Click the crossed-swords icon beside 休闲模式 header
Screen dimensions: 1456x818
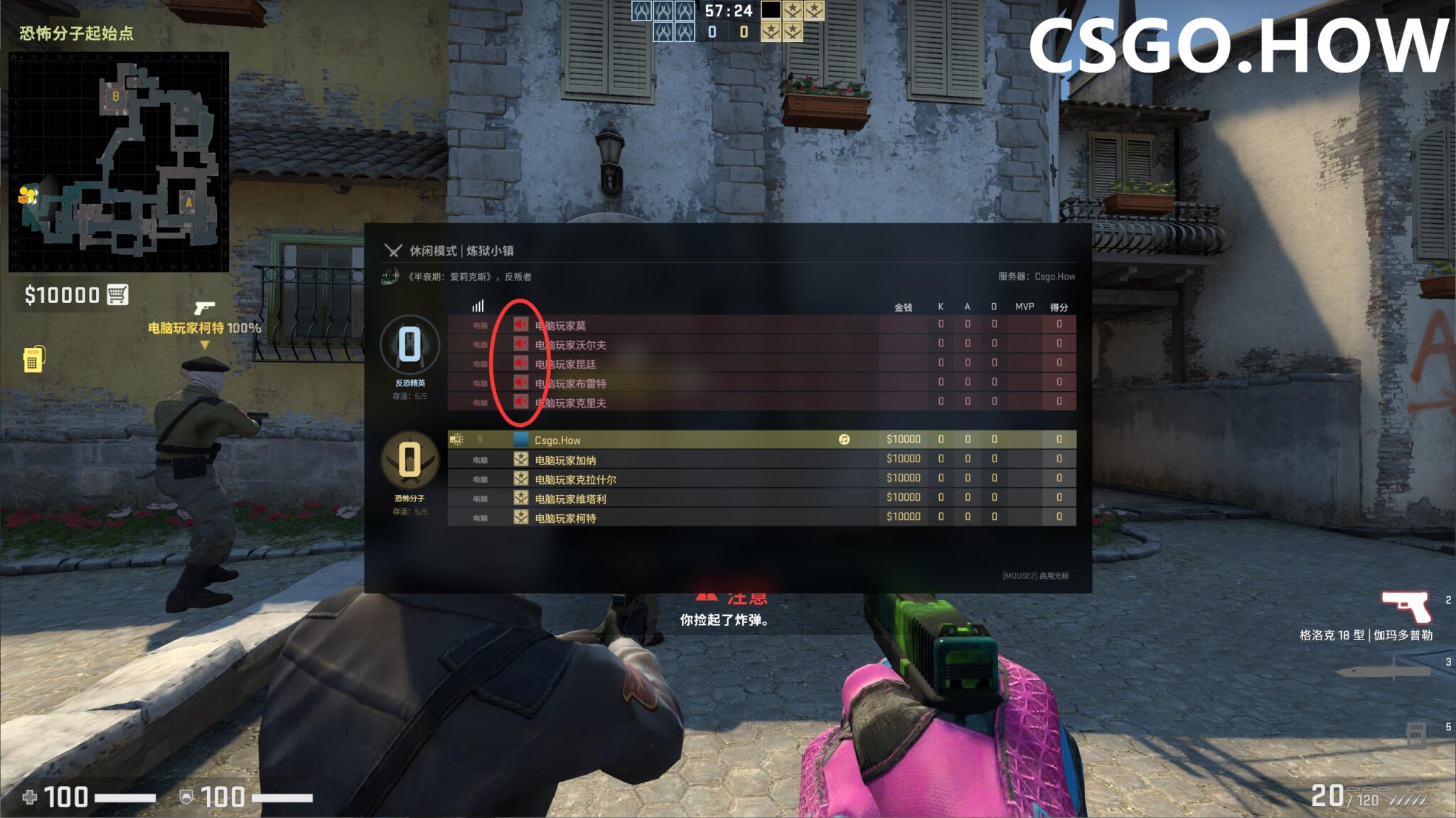click(x=392, y=251)
